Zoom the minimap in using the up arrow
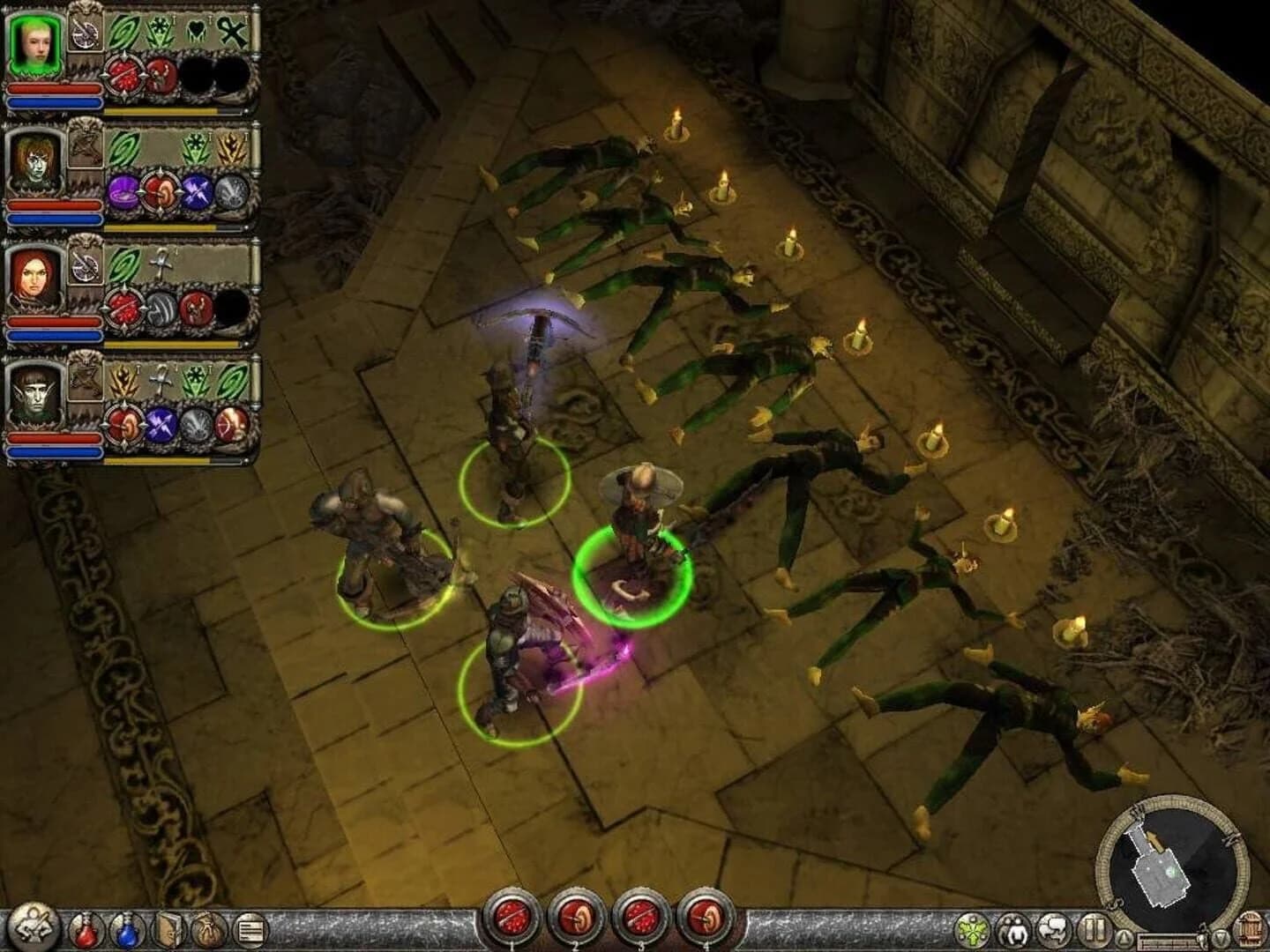Image resolution: width=1270 pixels, height=952 pixels. point(1124,936)
